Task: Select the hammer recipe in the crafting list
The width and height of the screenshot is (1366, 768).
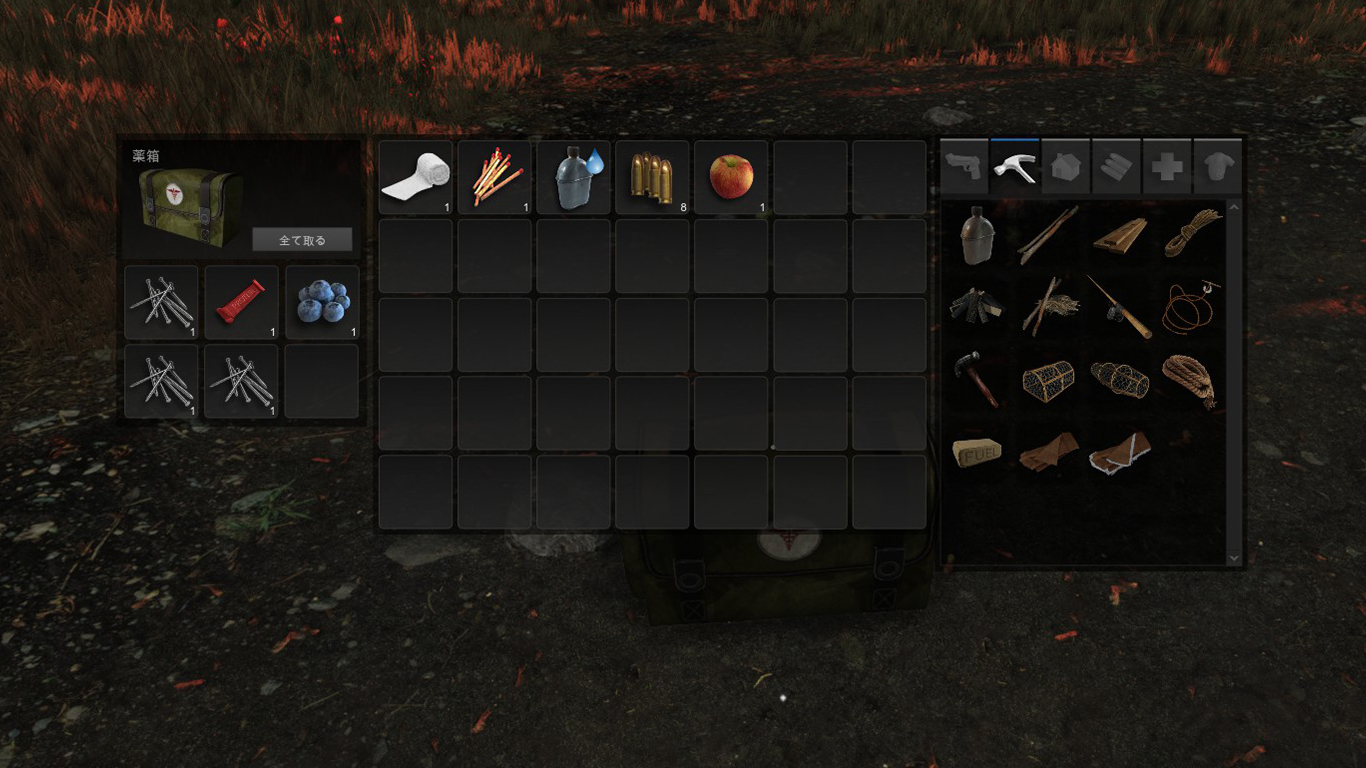Action: coord(978,378)
